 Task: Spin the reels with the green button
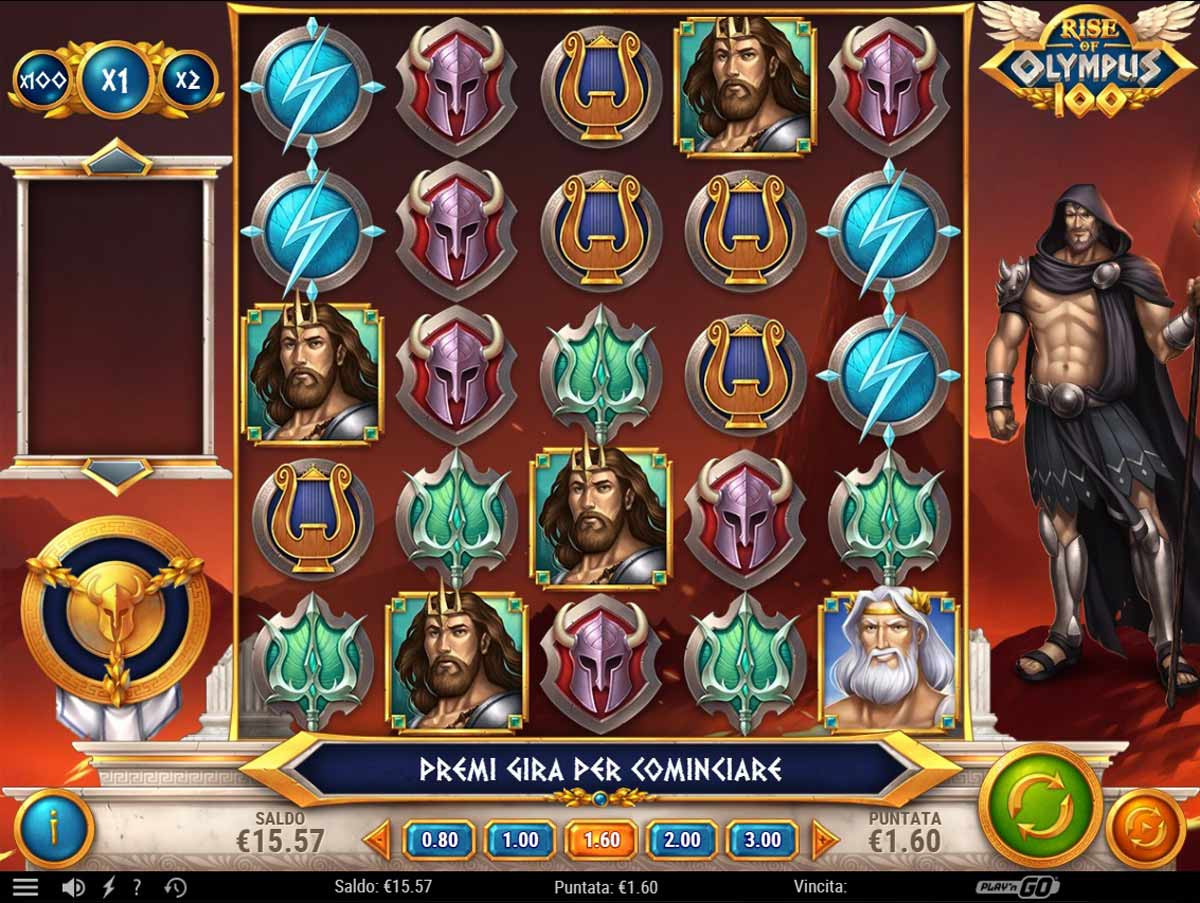(1040, 805)
